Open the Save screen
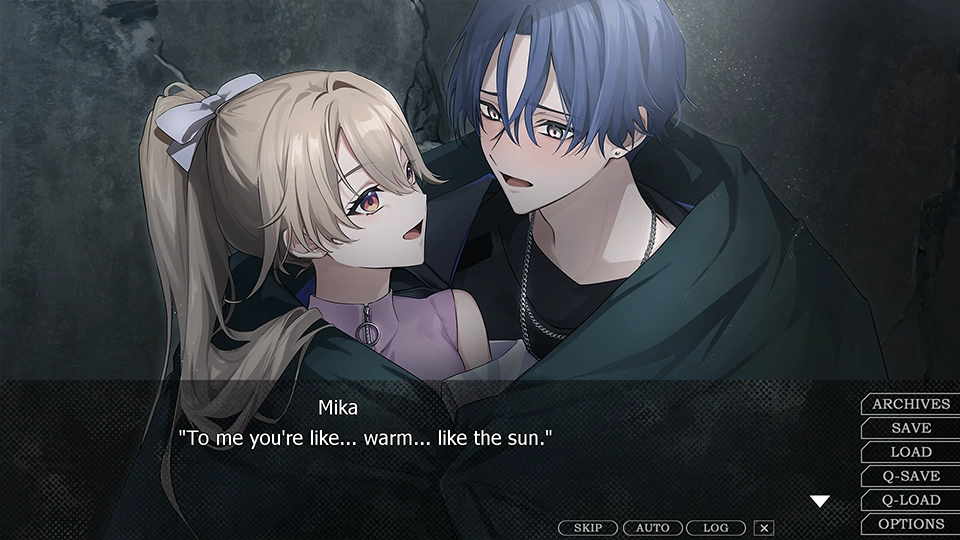Viewport: 960px width, 540px height. click(x=910, y=428)
